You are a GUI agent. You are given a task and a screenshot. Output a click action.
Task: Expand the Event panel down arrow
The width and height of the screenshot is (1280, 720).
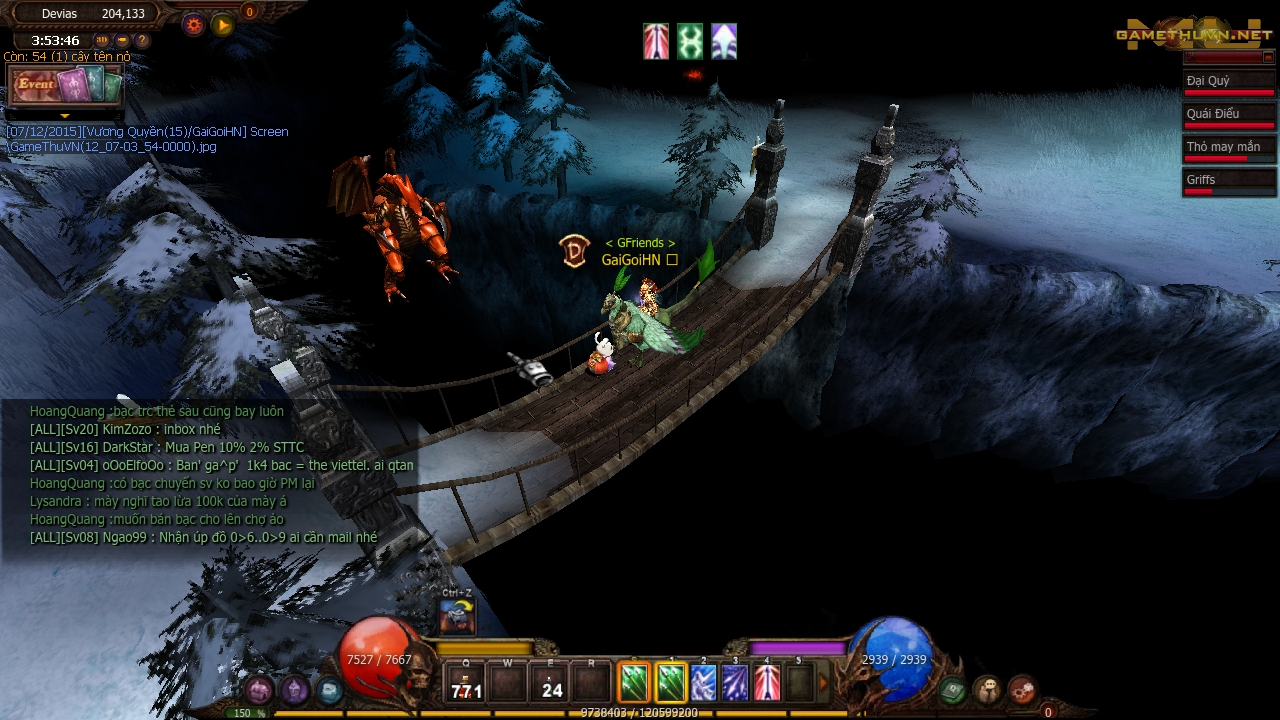(x=65, y=117)
